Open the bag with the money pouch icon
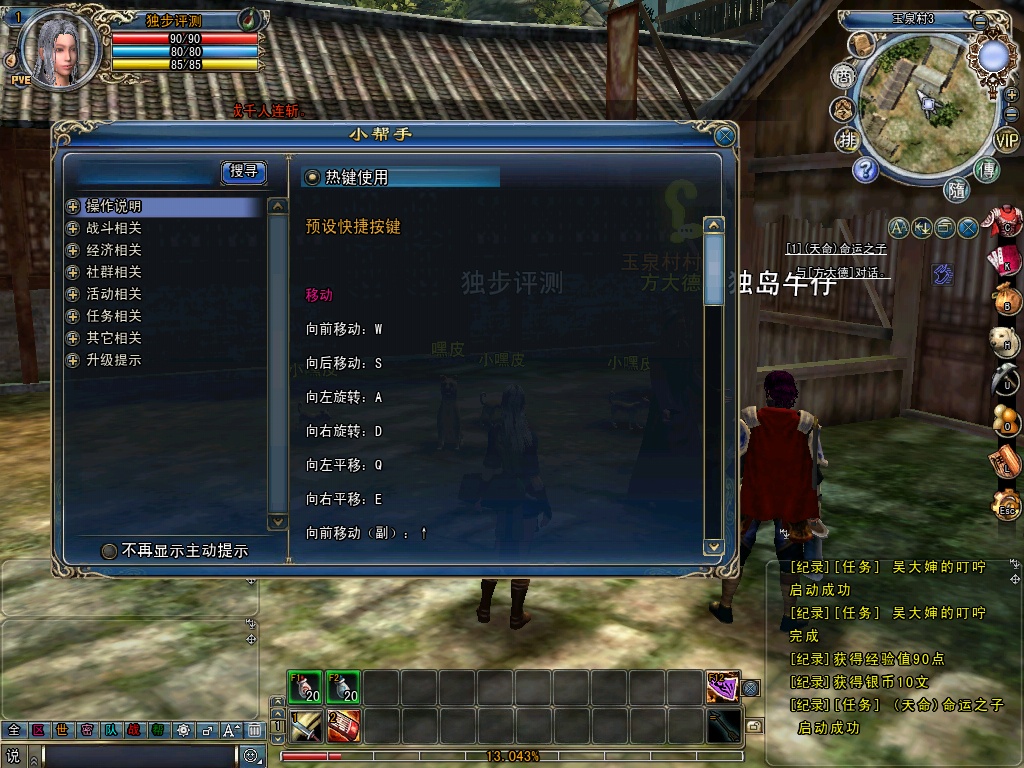 1006,298
